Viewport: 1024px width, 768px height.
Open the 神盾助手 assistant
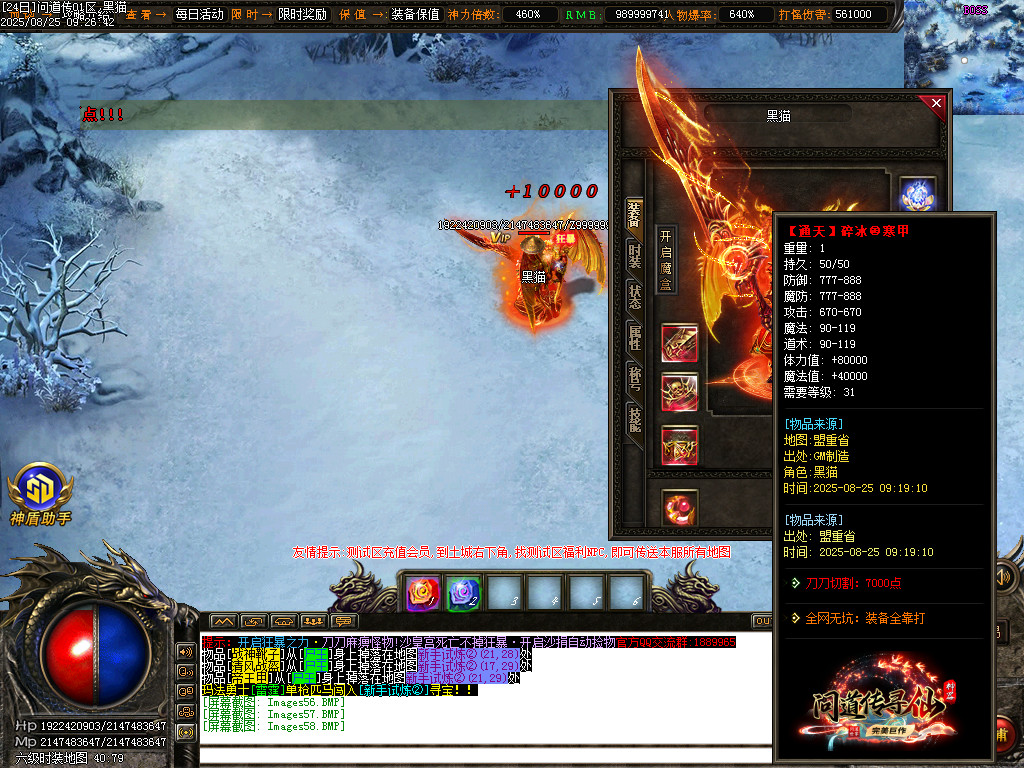click(x=41, y=494)
